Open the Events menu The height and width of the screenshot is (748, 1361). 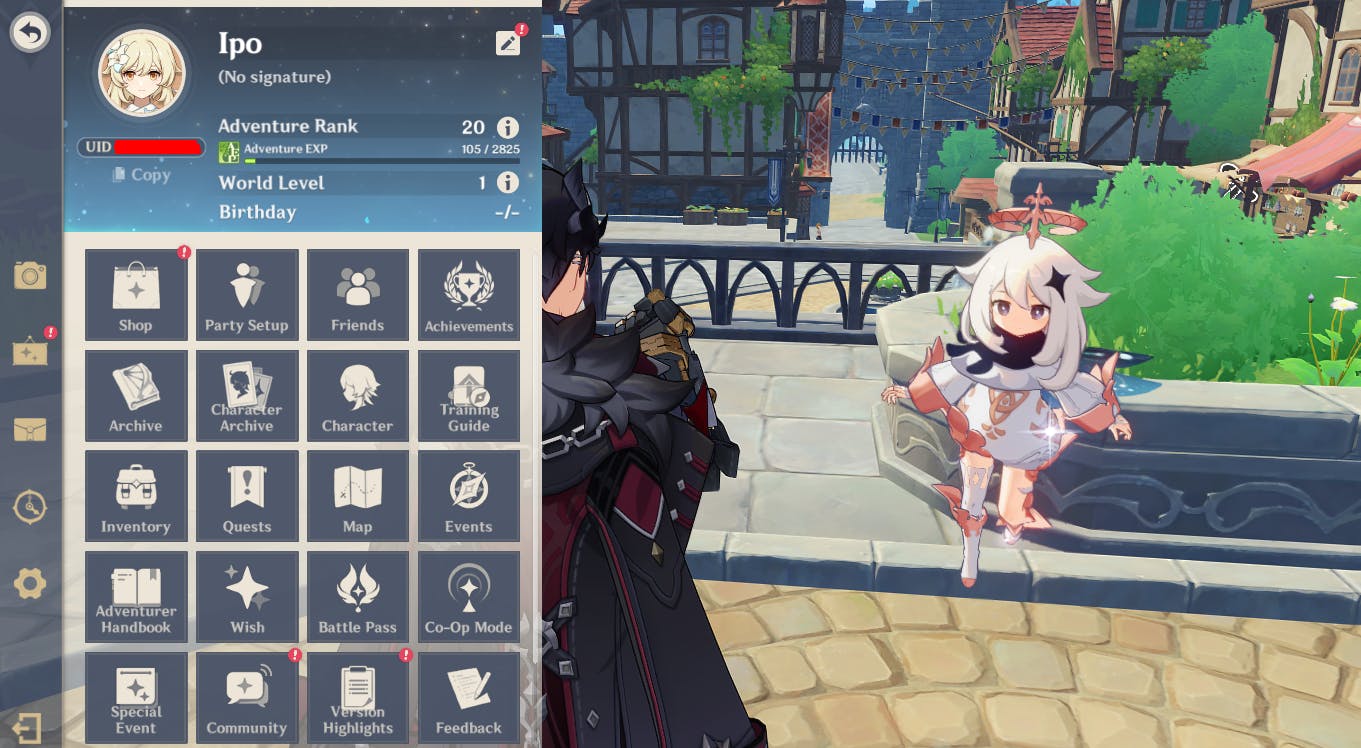pyautogui.click(x=468, y=496)
